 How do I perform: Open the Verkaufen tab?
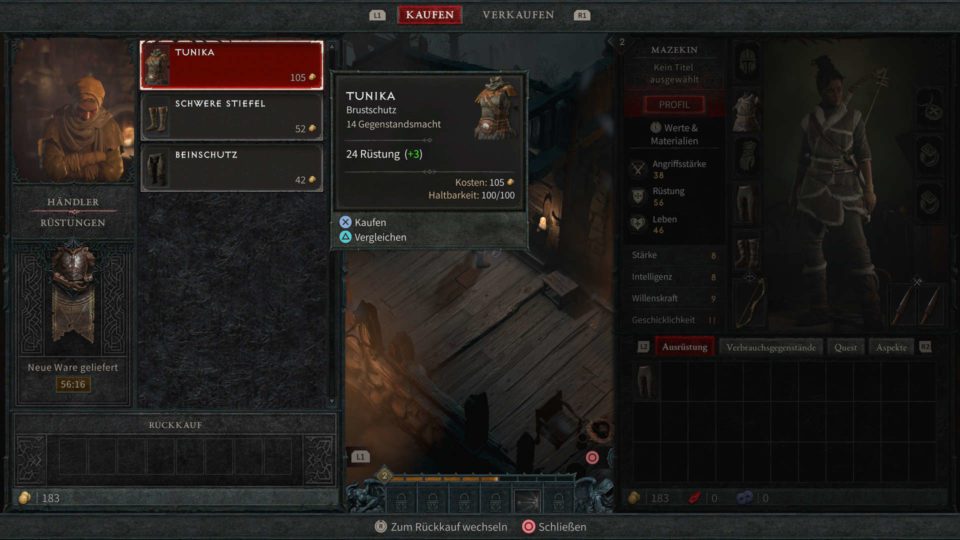[x=519, y=15]
